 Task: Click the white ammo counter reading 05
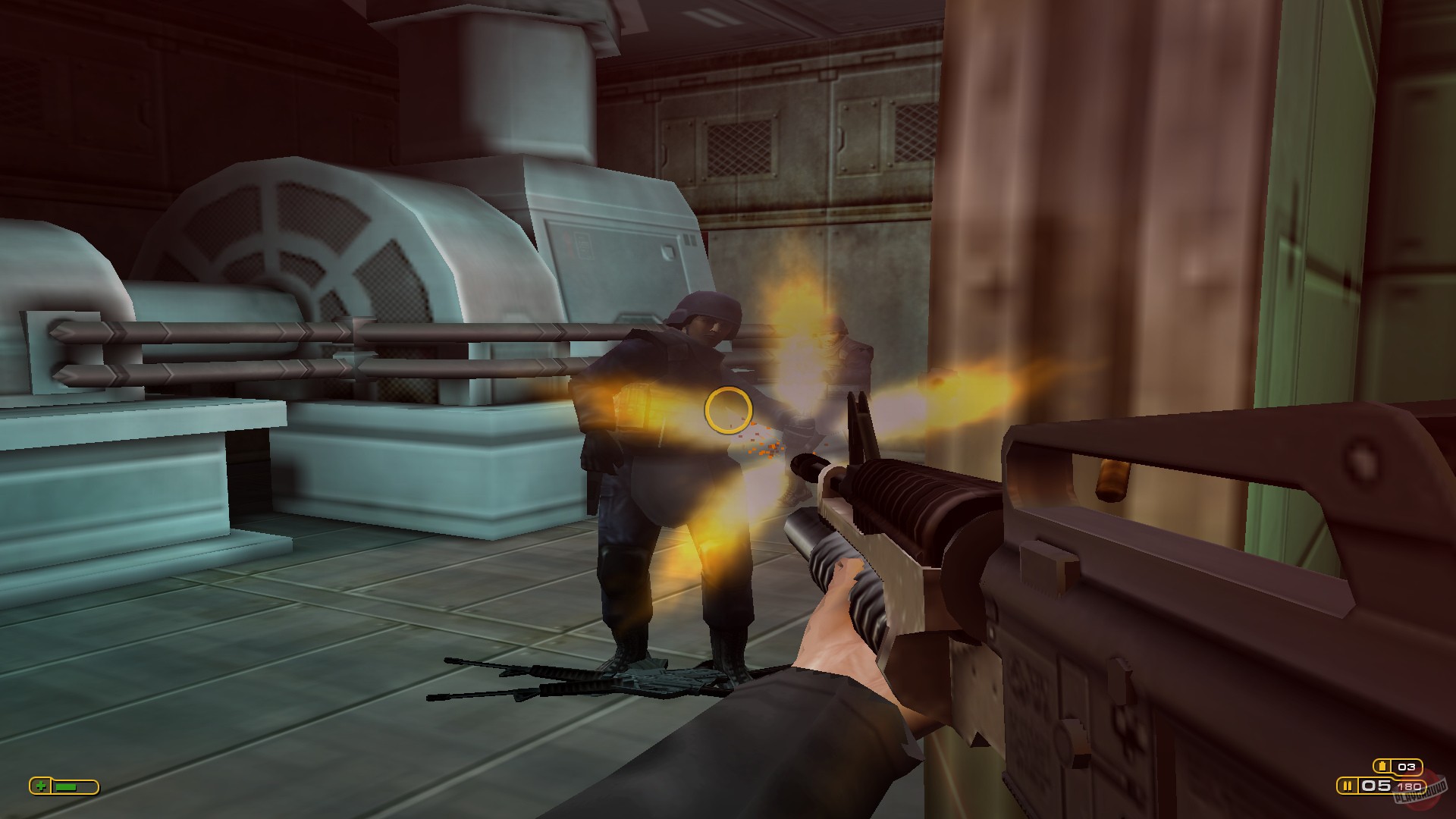coord(1374,786)
